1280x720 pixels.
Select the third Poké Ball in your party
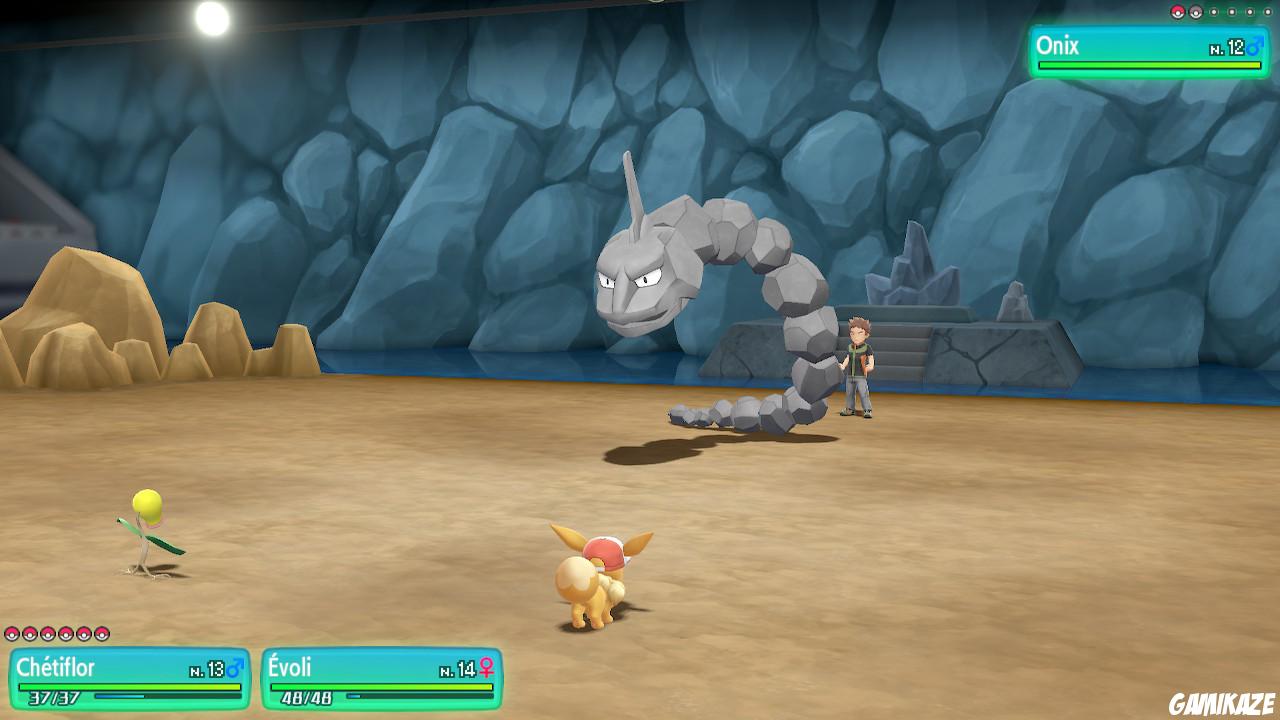point(47,634)
